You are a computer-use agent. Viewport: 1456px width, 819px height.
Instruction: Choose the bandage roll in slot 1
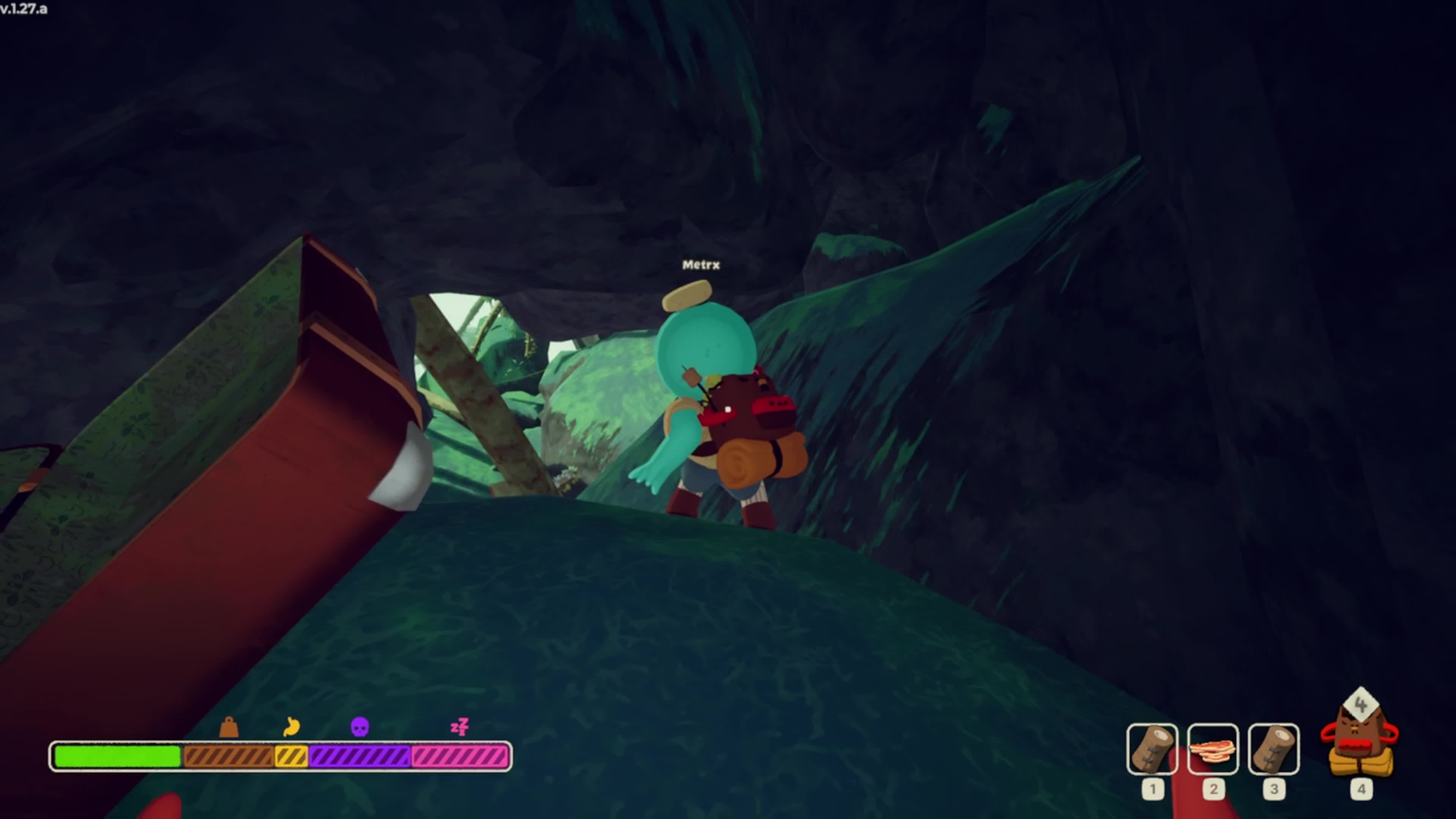tap(1152, 749)
